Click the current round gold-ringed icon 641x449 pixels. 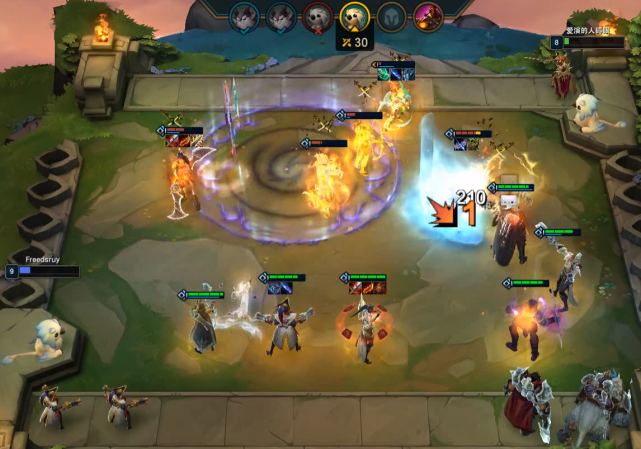point(353,16)
